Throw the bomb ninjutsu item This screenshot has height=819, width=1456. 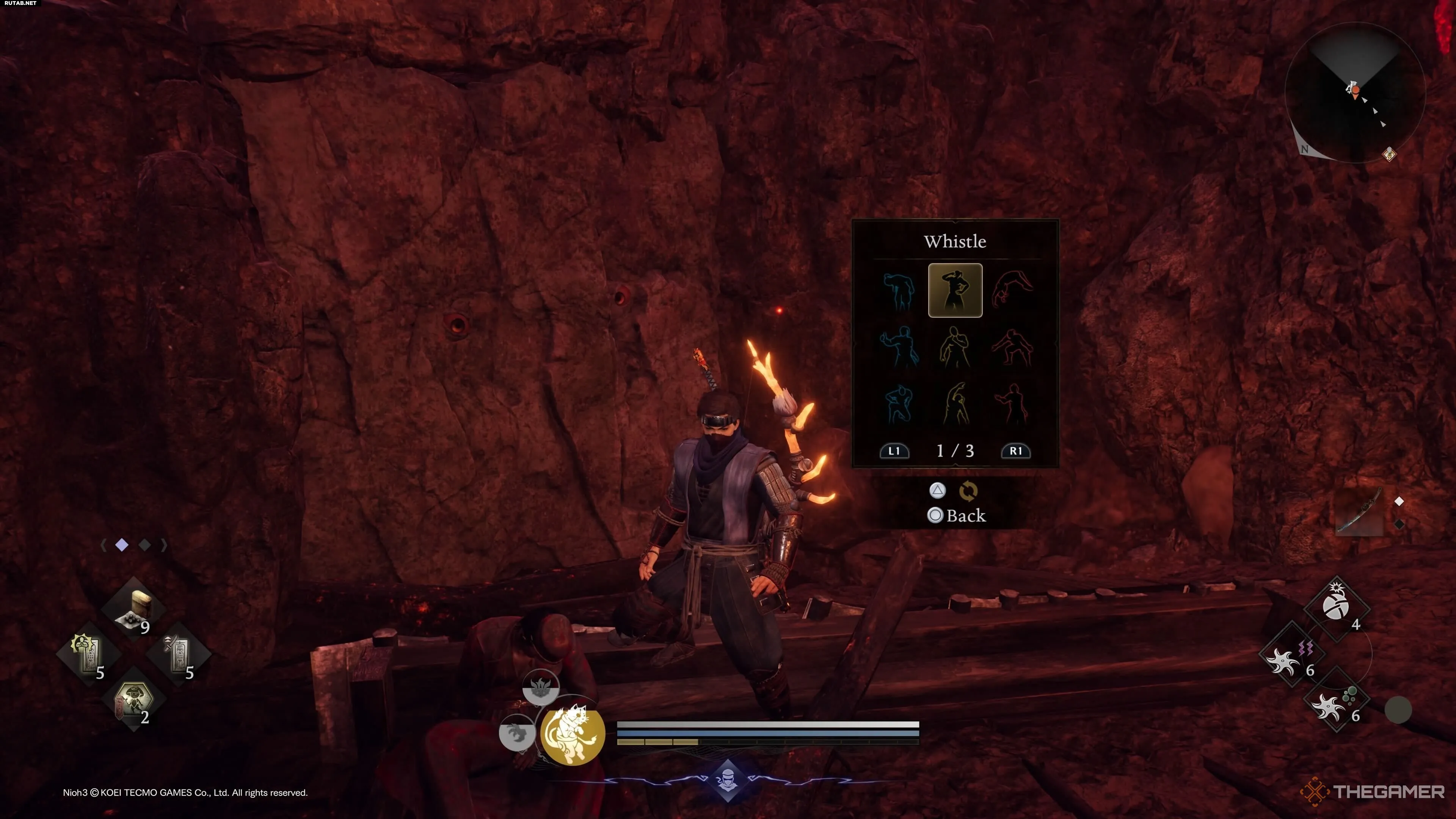1337,607
